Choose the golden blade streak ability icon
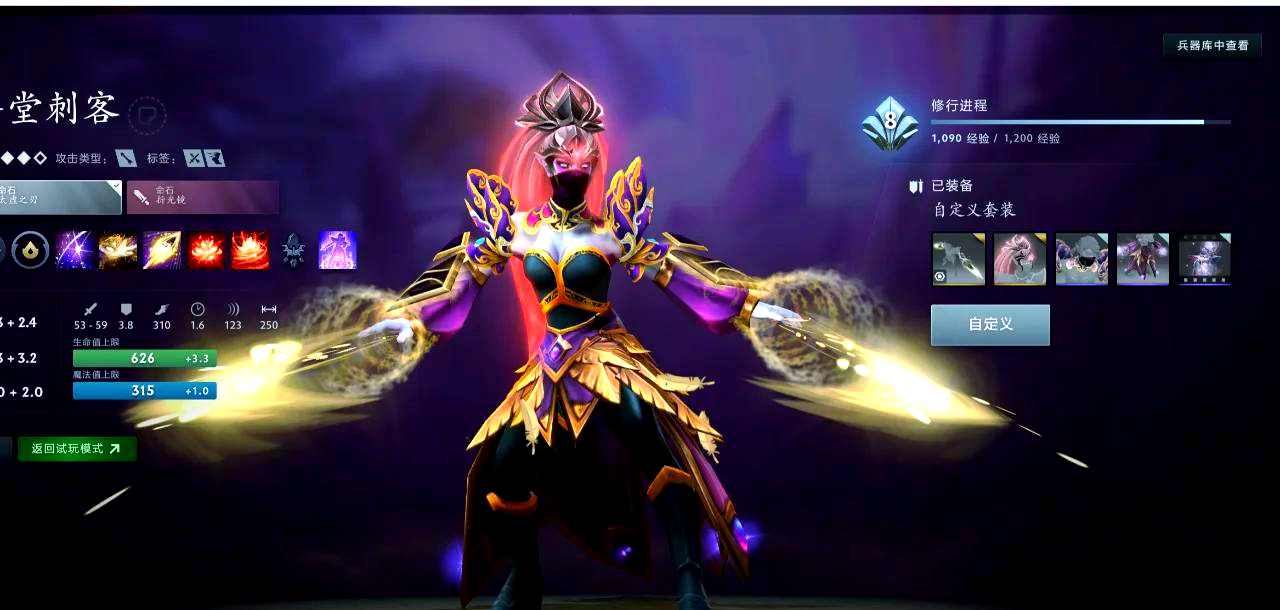This screenshot has height=610, width=1280. pyautogui.click(x=162, y=250)
